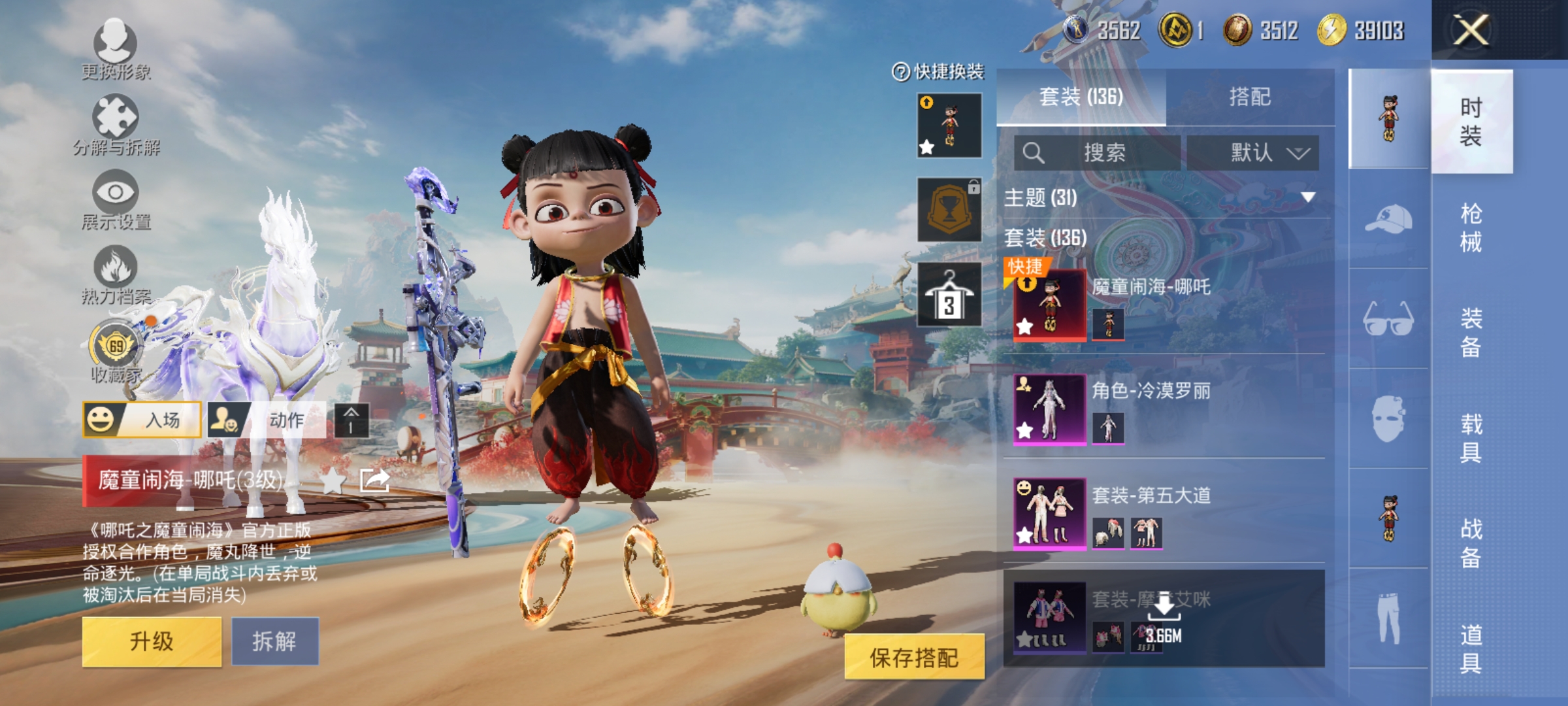Switch to the 搭配 tab

click(x=1250, y=97)
